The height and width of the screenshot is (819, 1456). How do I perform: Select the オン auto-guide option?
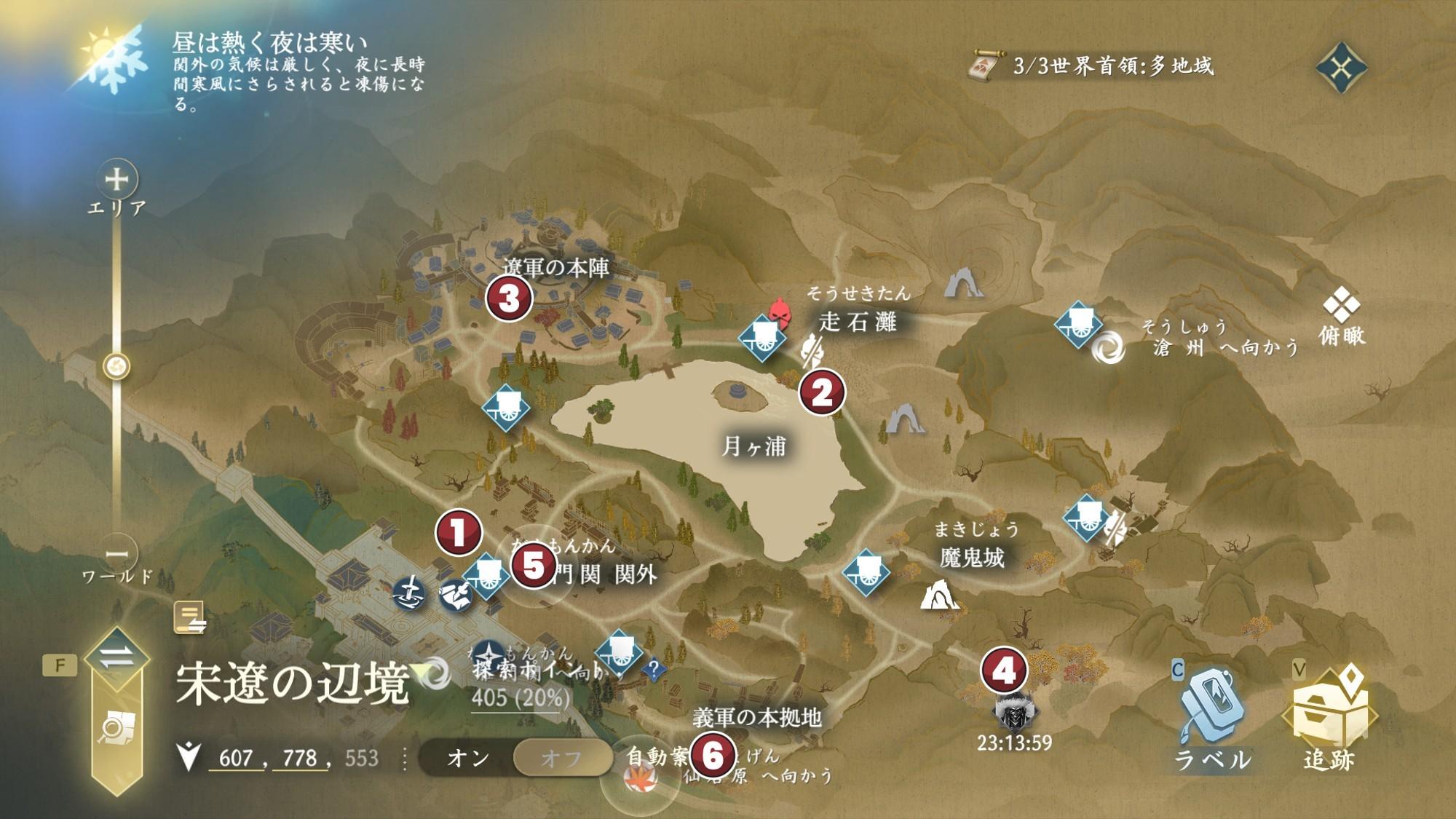(x=467, y=758)
